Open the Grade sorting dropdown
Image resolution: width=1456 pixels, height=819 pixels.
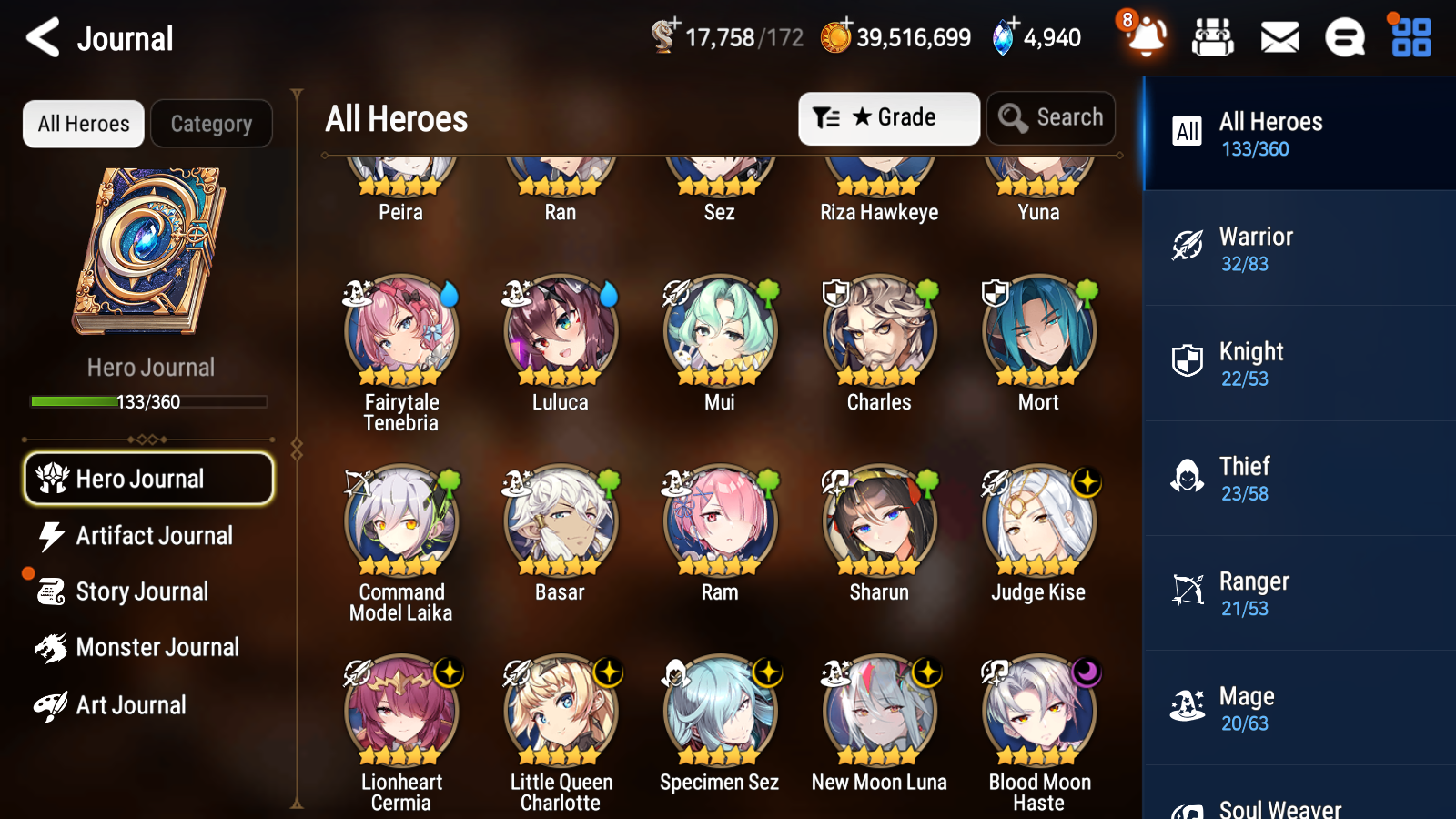click(888, 117)
